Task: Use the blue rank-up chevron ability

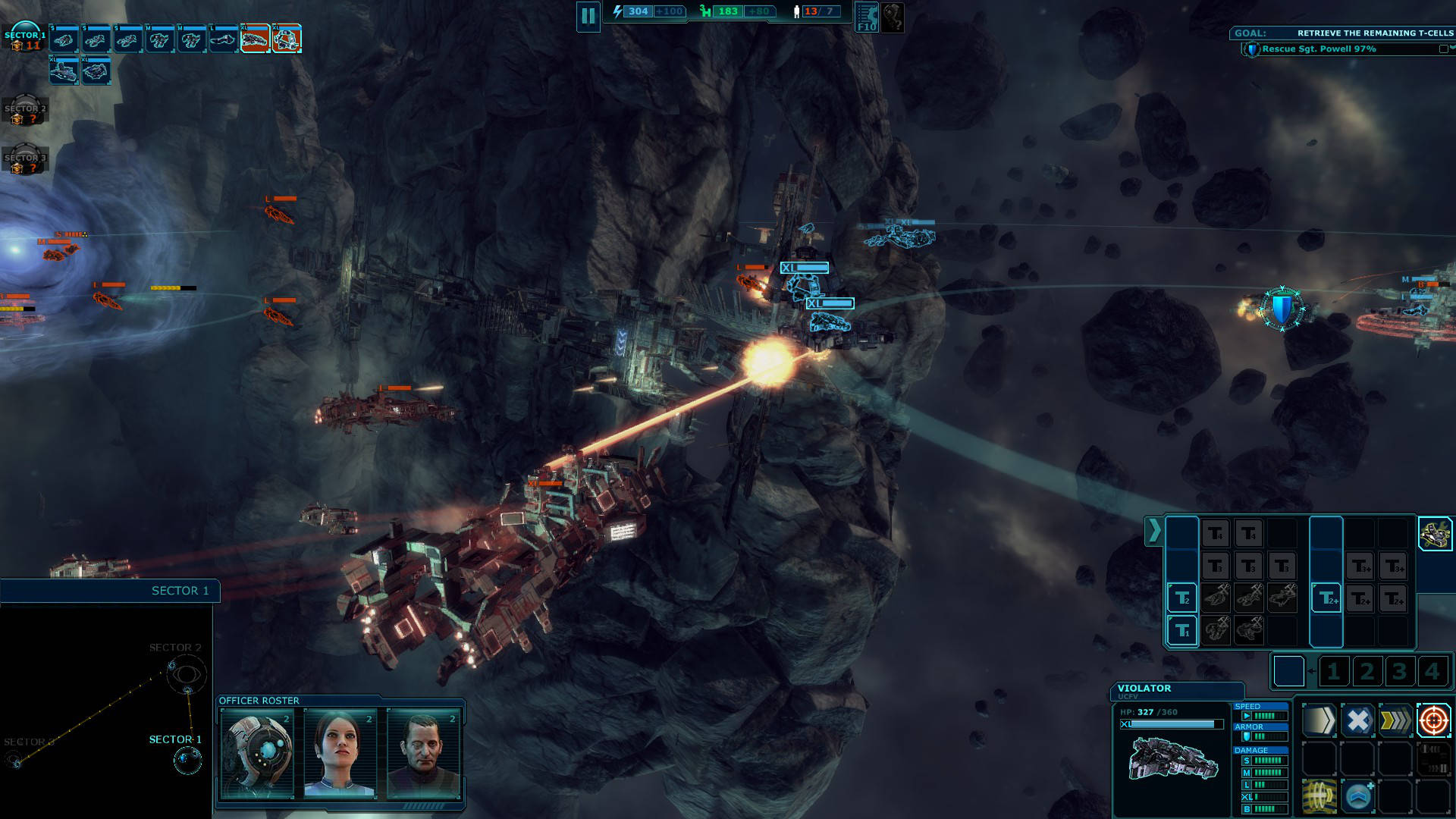Action: 1357,797
